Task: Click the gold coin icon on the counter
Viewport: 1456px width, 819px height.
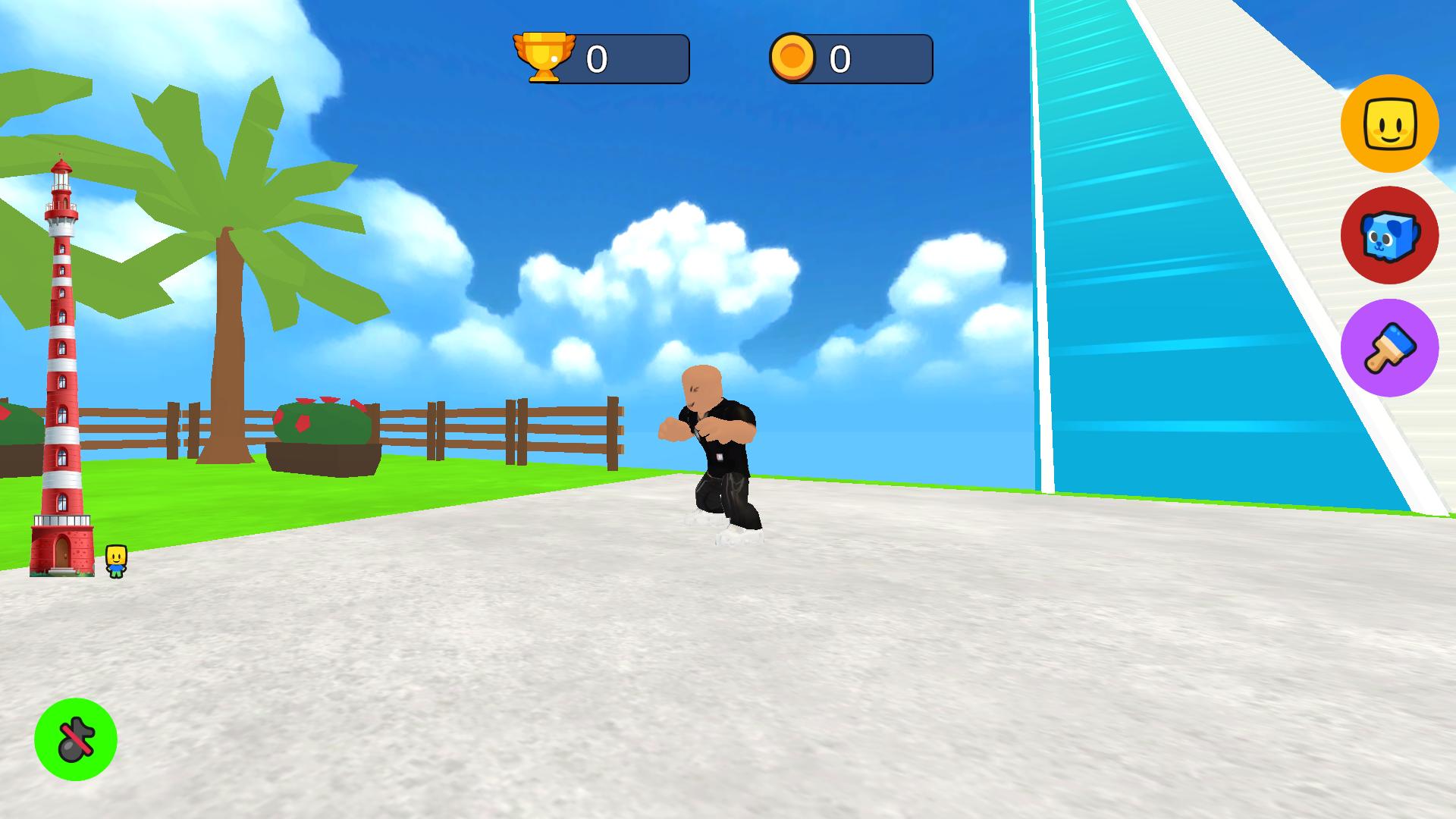Action: (x=792, y=57)
